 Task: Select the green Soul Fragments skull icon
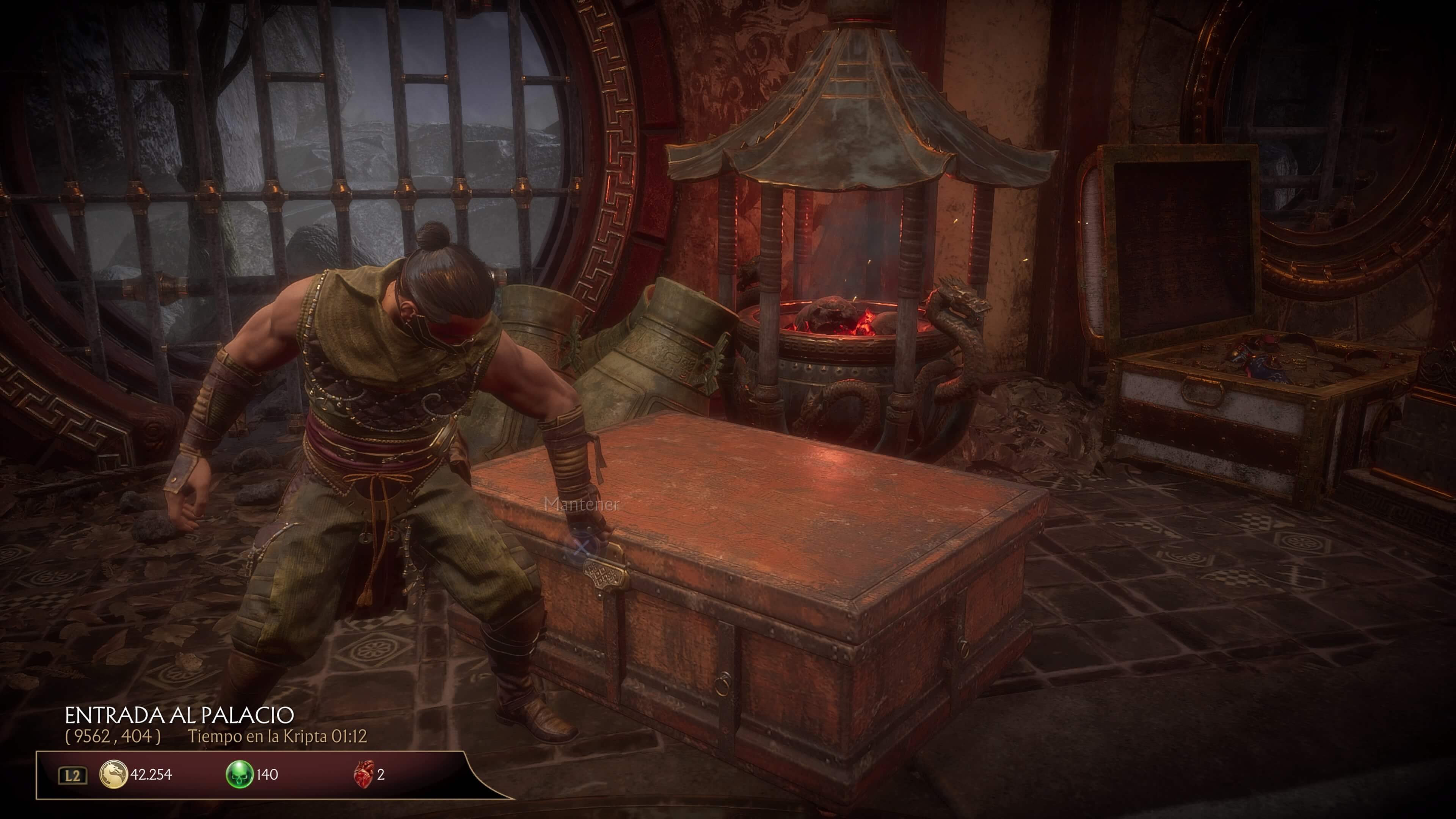[239, 774]
